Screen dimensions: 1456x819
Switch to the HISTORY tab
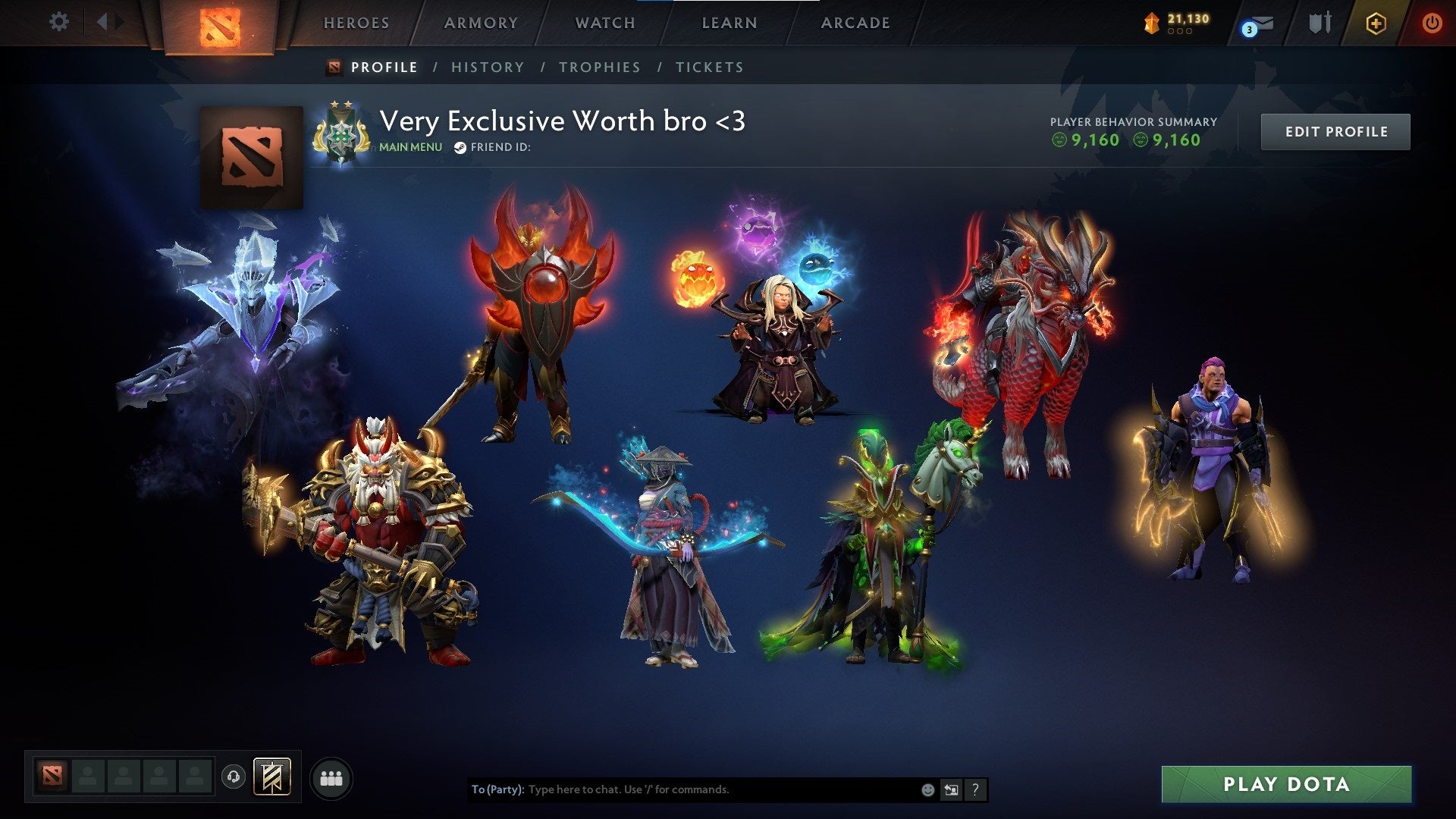tap(488, 67)
